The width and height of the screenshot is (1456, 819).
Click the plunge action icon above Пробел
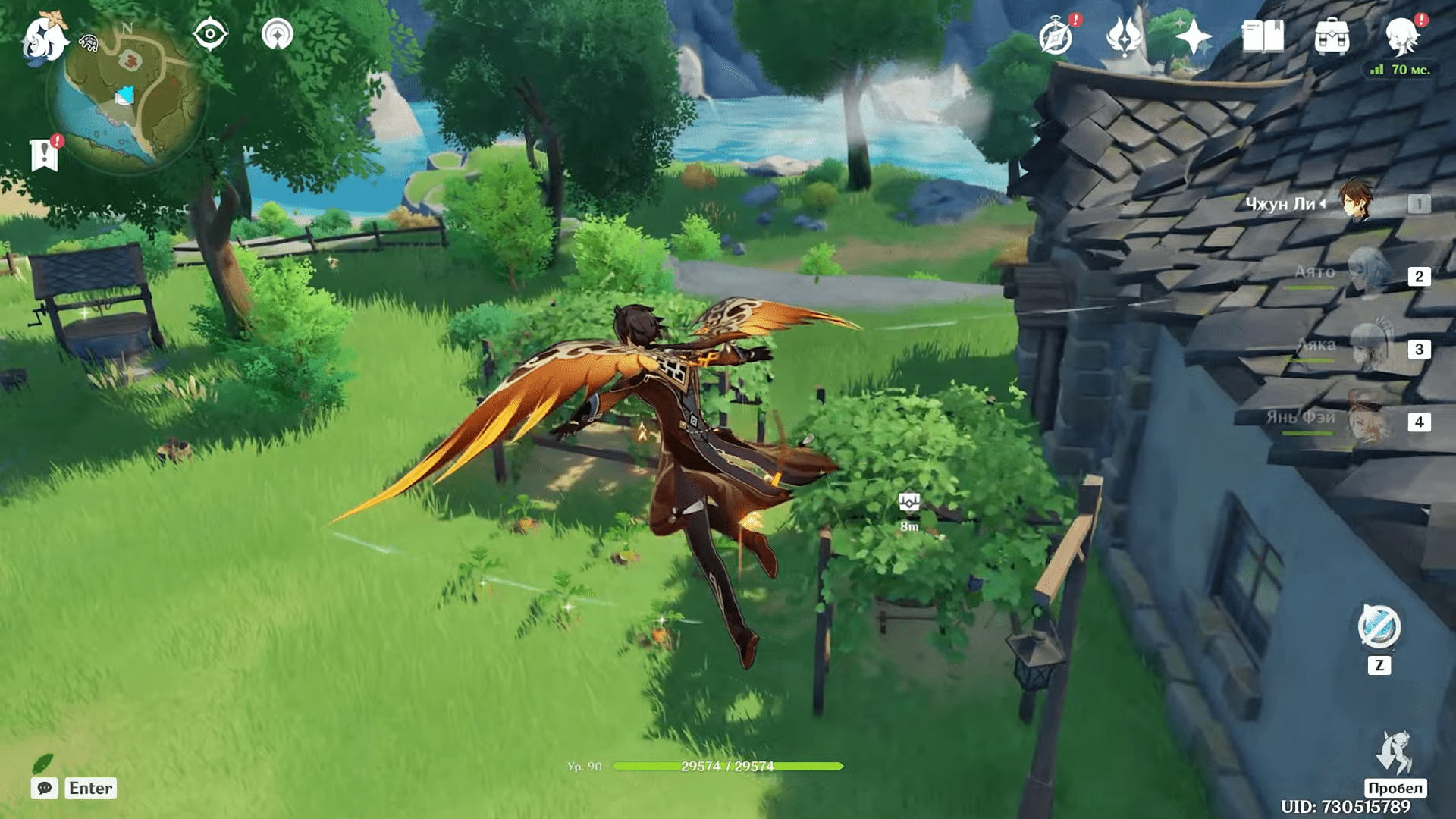pos(1395,753)
